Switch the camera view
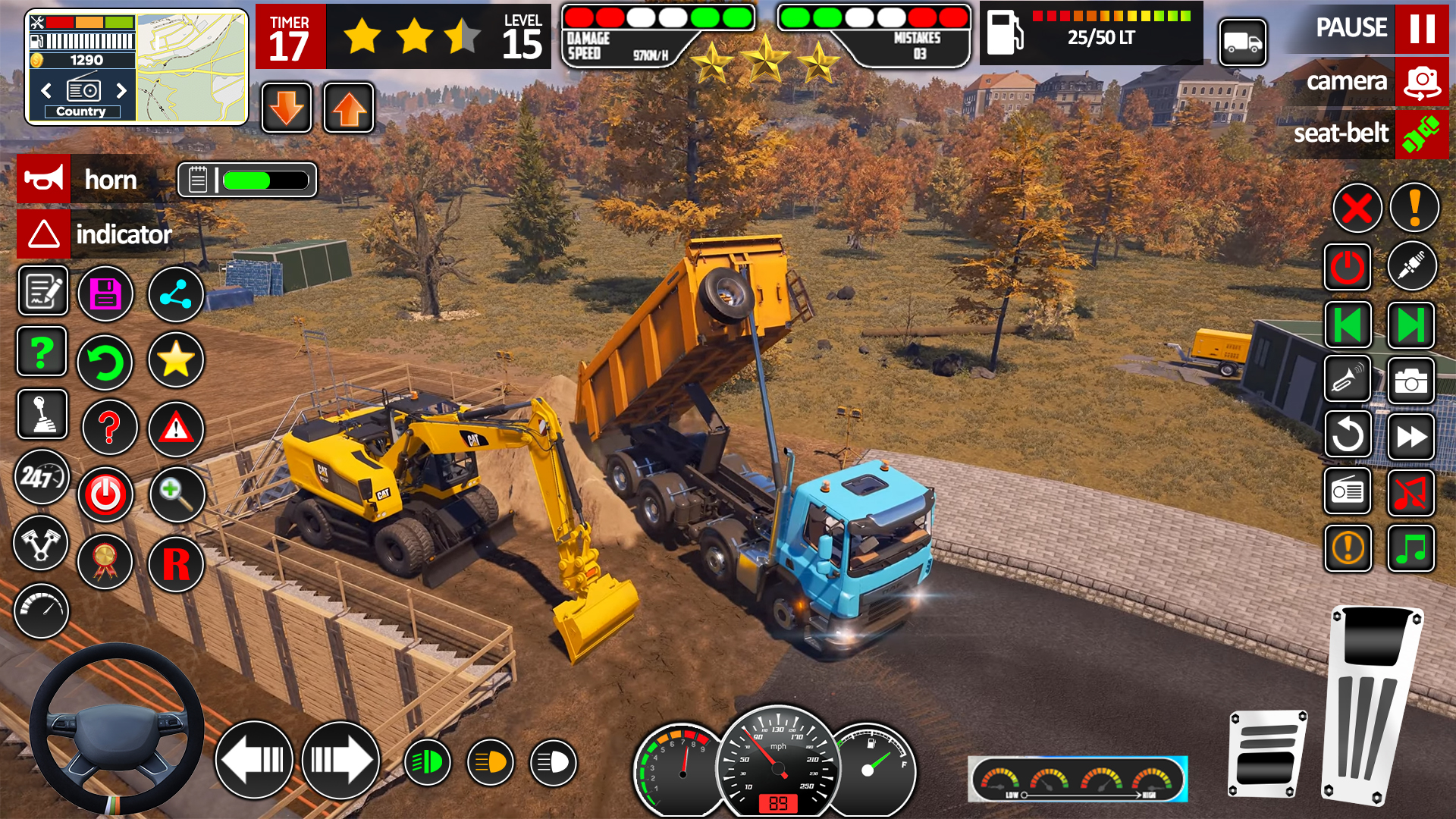The height and width of the screenshot is (819, 1456). (1421, 81)
